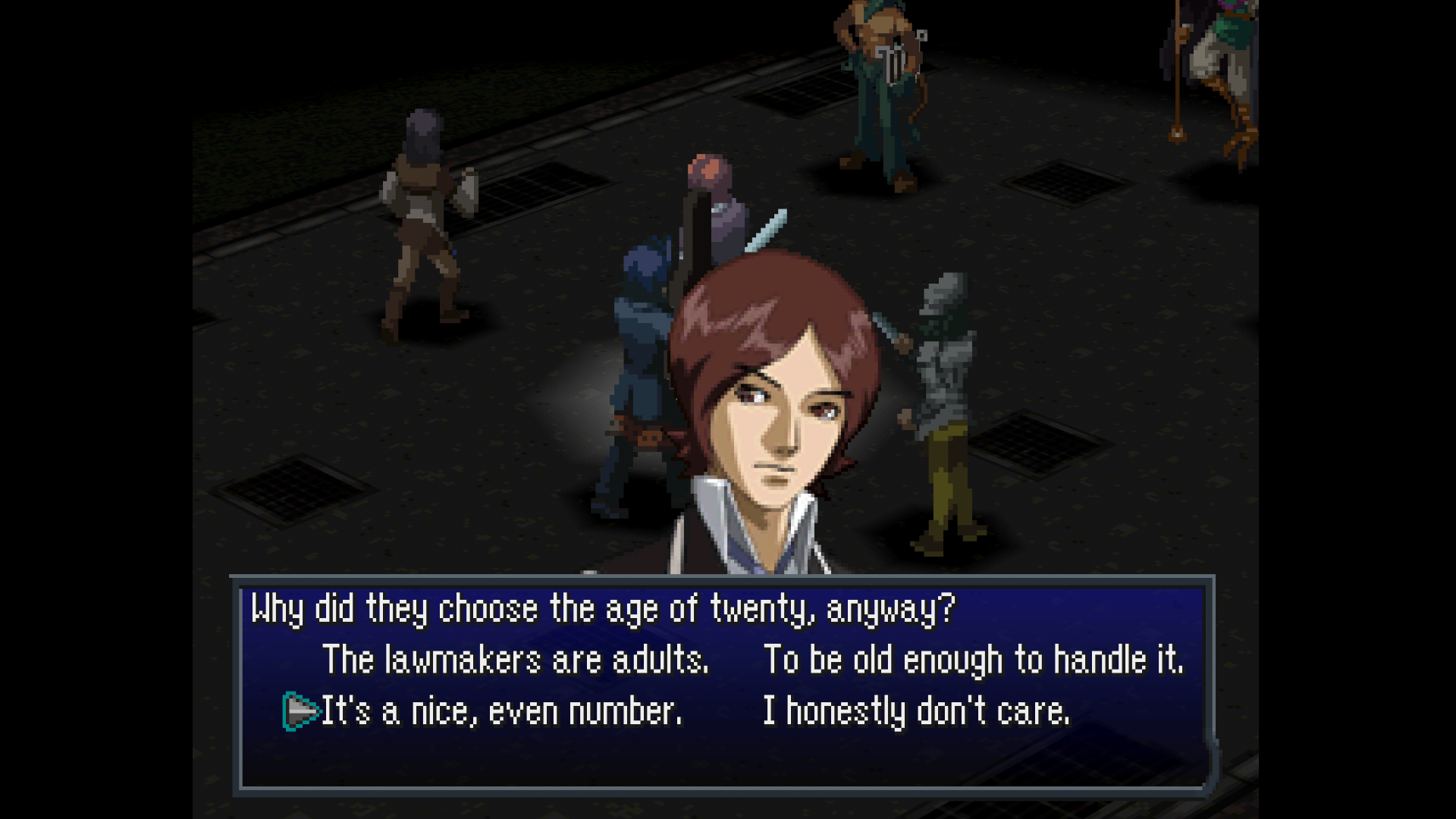Choose "The lawmakers are adults." reply
1456x819 pixels.
pos(516,660)
